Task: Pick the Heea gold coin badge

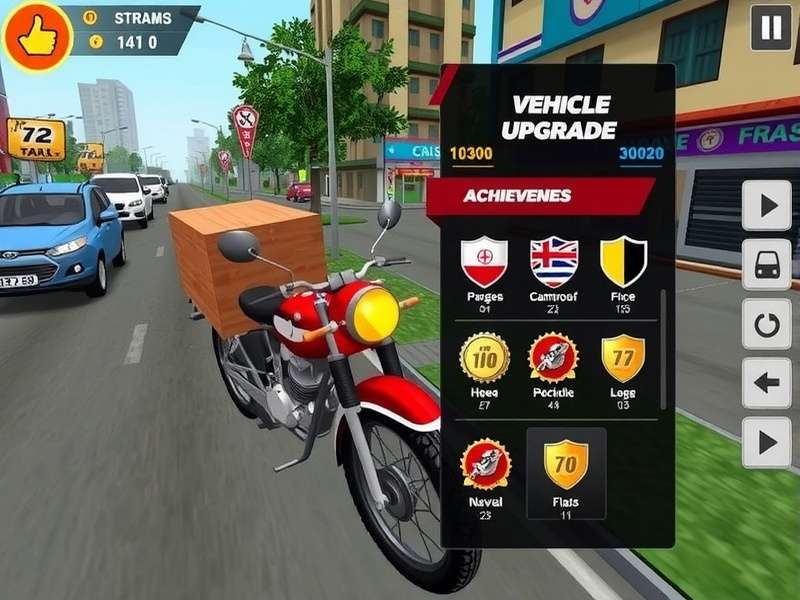Action: [x=484, y=358]
